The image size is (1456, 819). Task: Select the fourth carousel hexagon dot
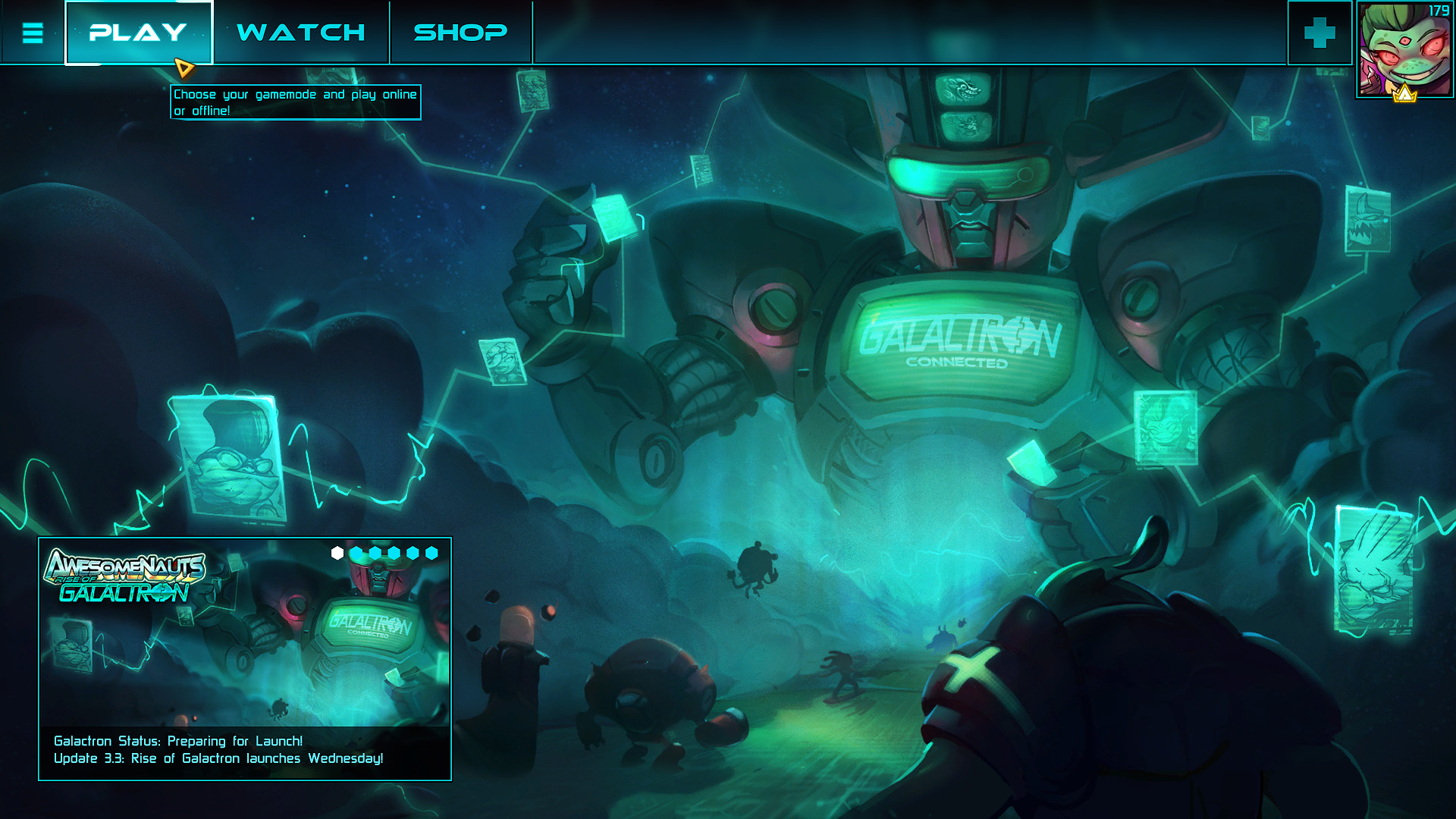[394, 553]
